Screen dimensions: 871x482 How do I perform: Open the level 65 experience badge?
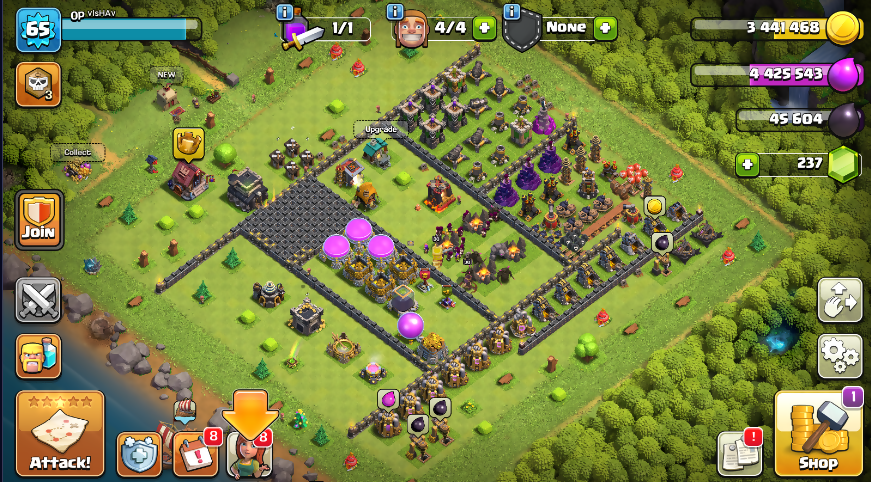click(x=38, y=30)
